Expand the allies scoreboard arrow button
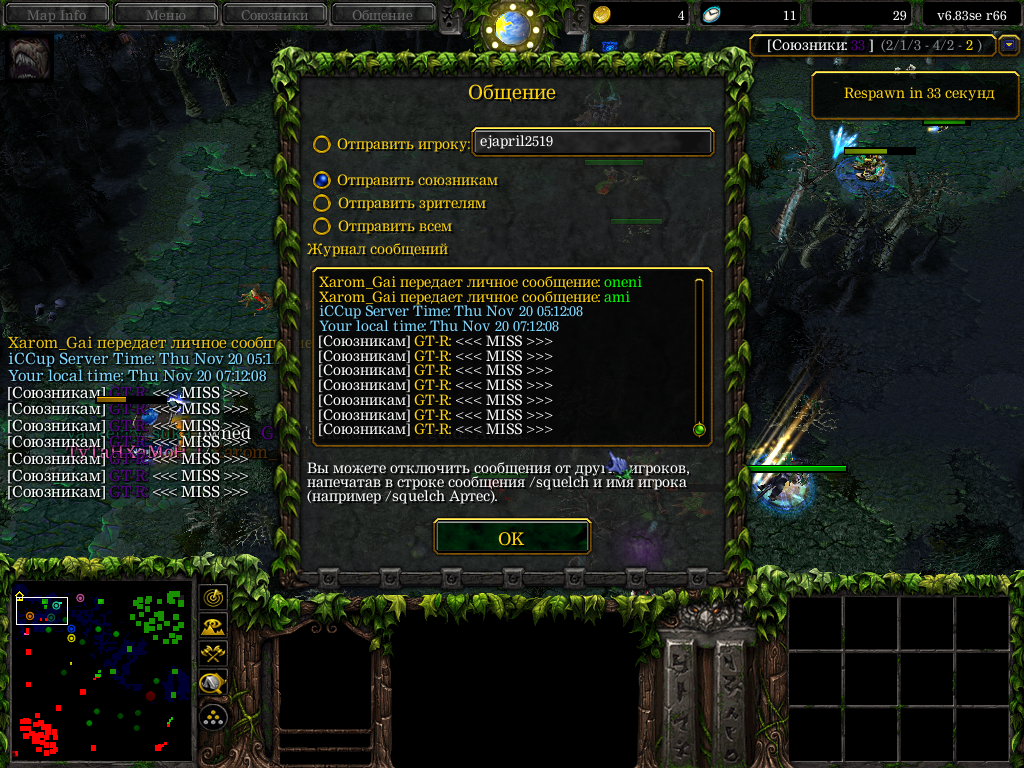This screenshot has height=768, width=1024. (1008, 45)
